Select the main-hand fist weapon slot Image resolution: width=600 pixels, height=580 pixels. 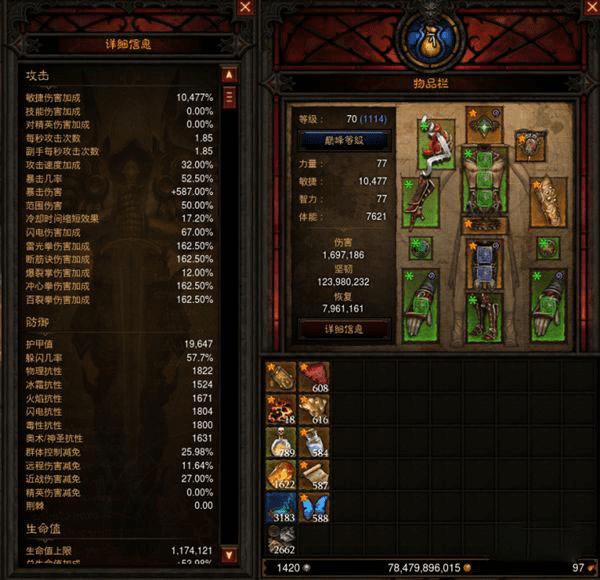421,305
